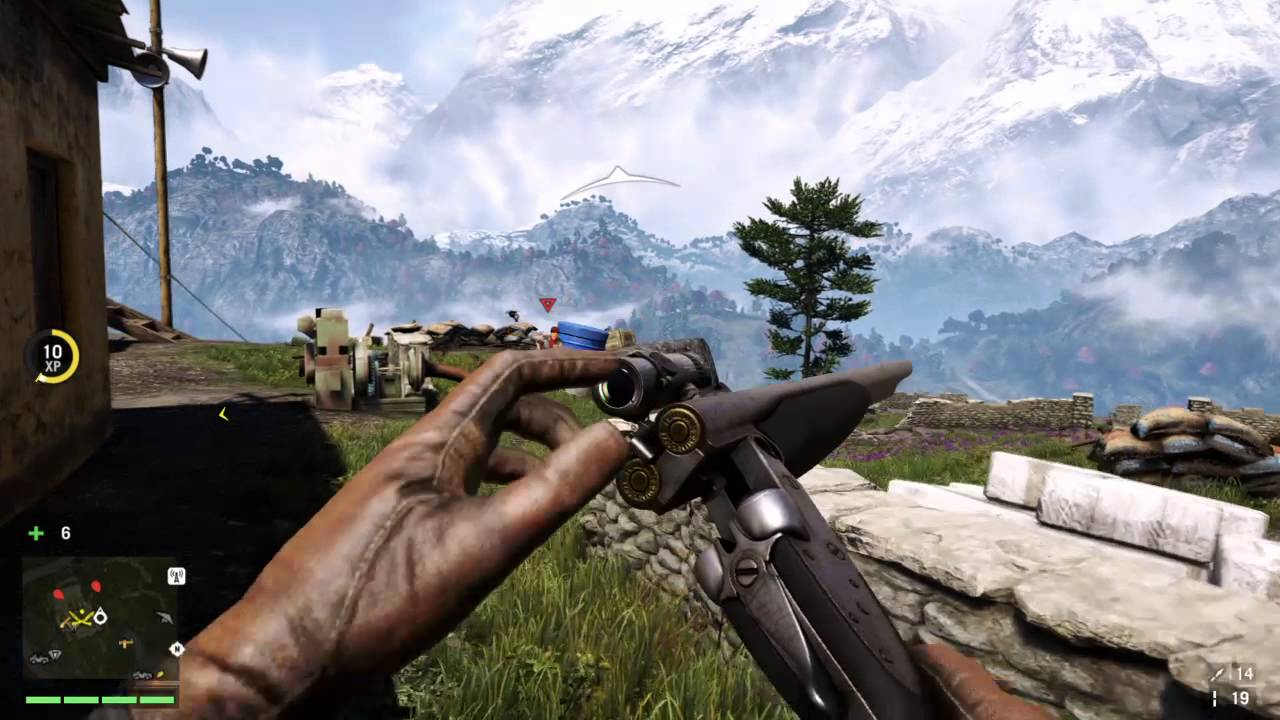Select the red enemy triangle marker
The width and height of the screenshot is (1280, 720).
[x=546, y=304]
